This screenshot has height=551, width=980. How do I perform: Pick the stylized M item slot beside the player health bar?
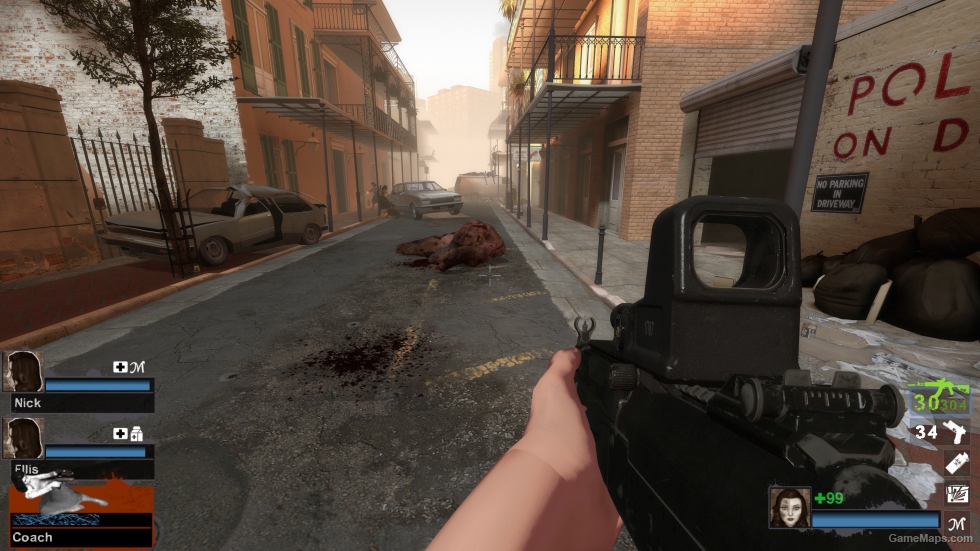(x=957, y=520)
